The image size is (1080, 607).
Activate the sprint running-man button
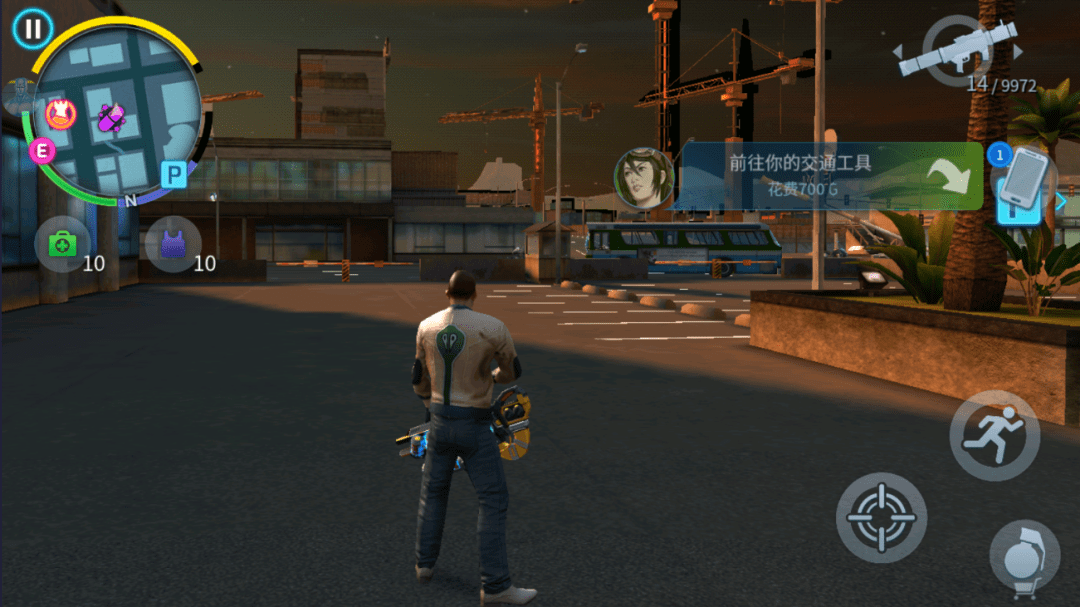[x=994, y=435]
